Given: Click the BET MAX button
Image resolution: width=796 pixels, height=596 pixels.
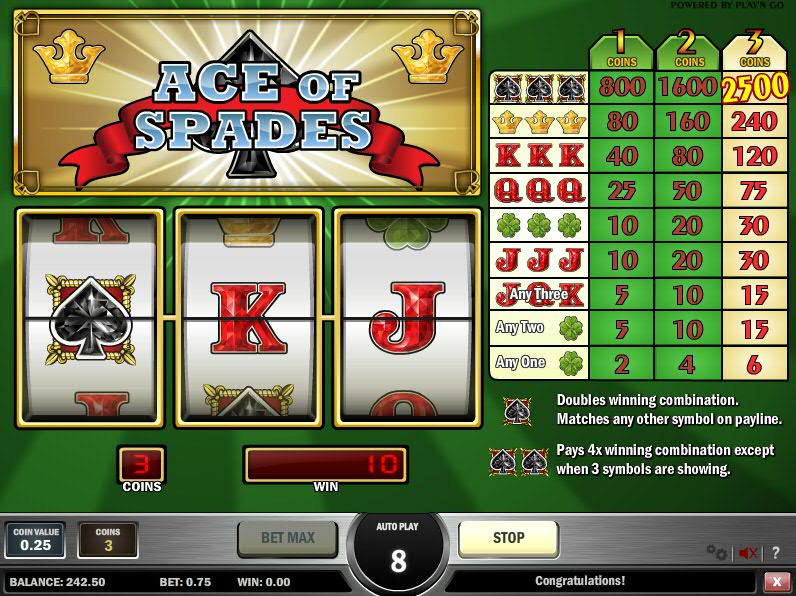Looking at the screenshot, I should (x=288, y=538).
